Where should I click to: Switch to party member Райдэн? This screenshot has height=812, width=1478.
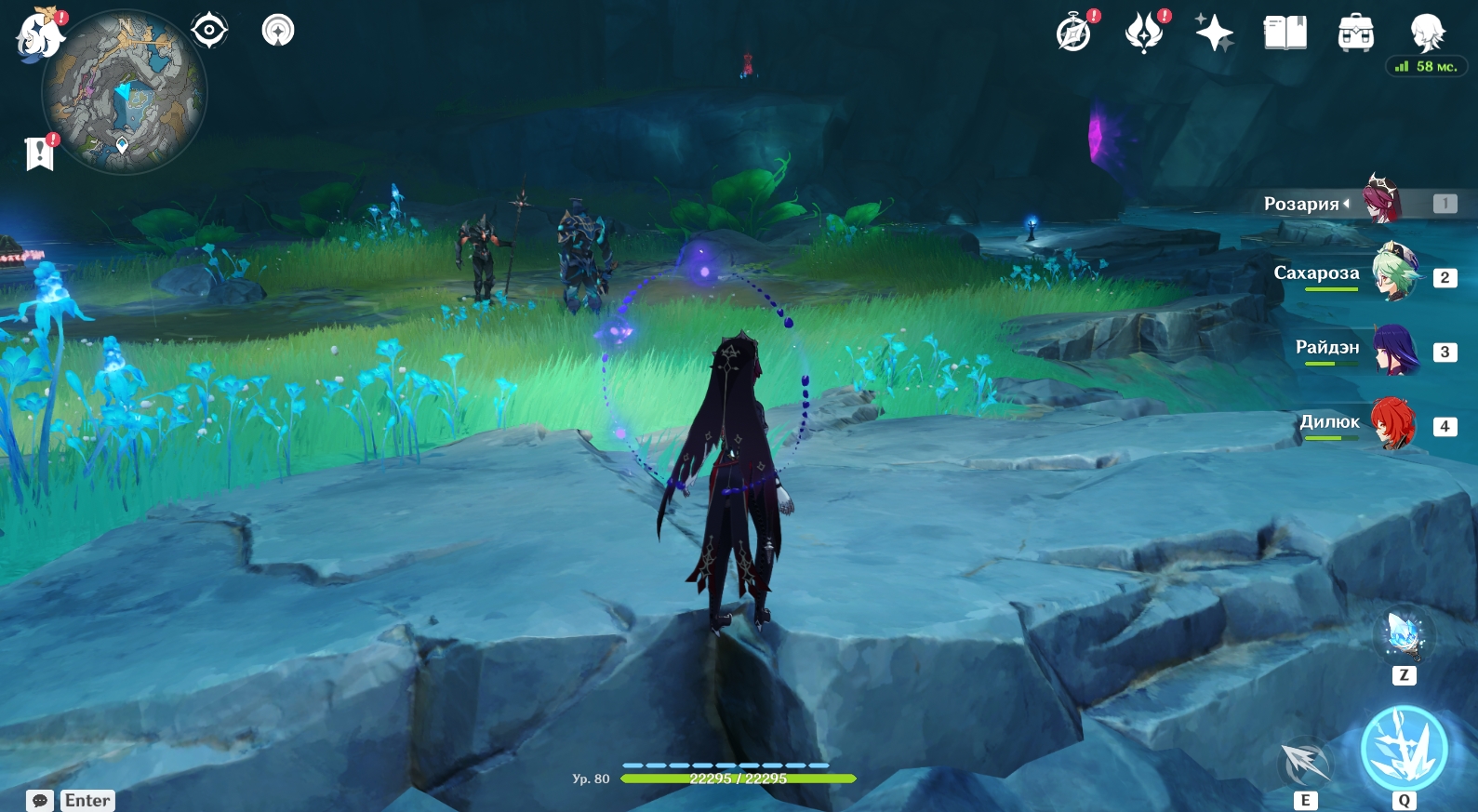1395,348
